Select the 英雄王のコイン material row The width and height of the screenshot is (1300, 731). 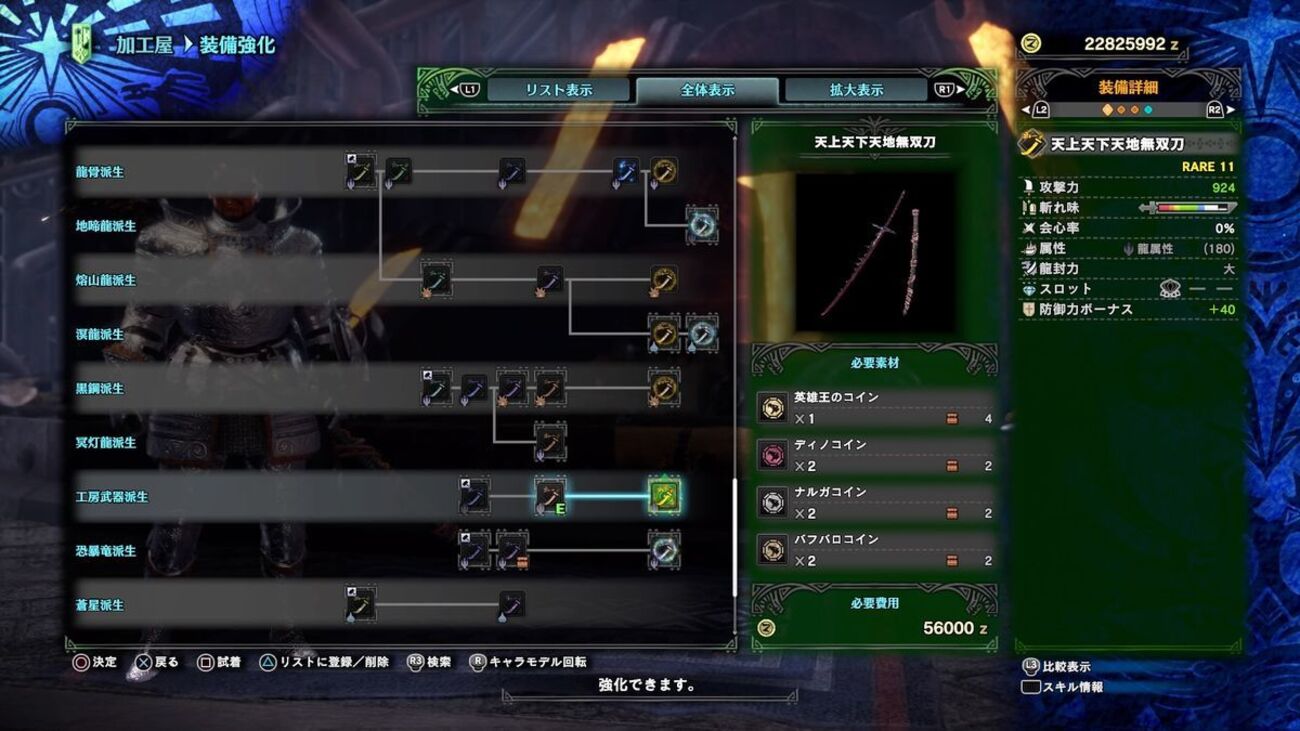[x=874, y=408]
